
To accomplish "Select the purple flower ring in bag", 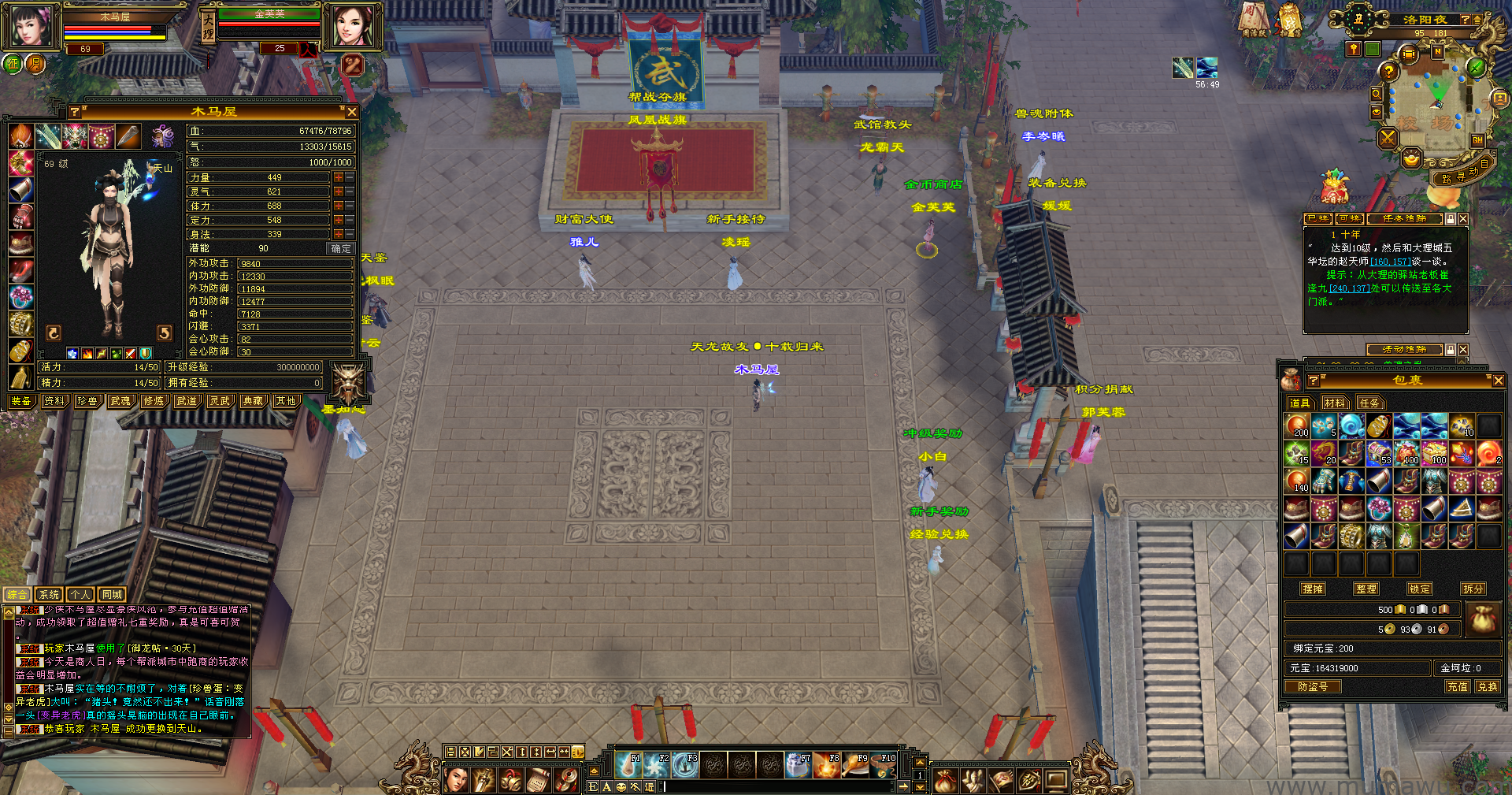I will click(x=1379, y=508).
